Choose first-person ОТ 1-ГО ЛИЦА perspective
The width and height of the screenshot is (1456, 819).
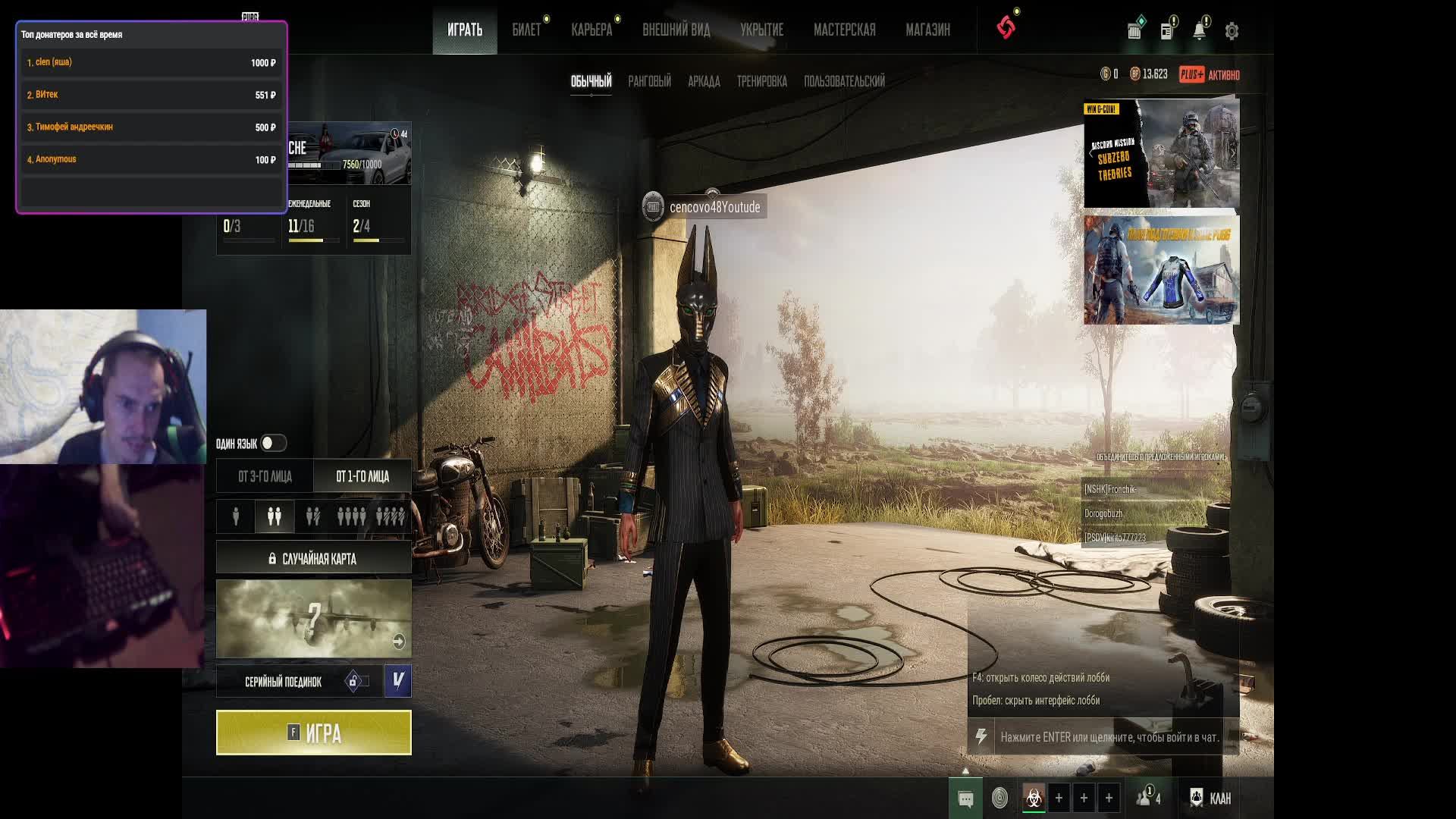tap(362, 476)
